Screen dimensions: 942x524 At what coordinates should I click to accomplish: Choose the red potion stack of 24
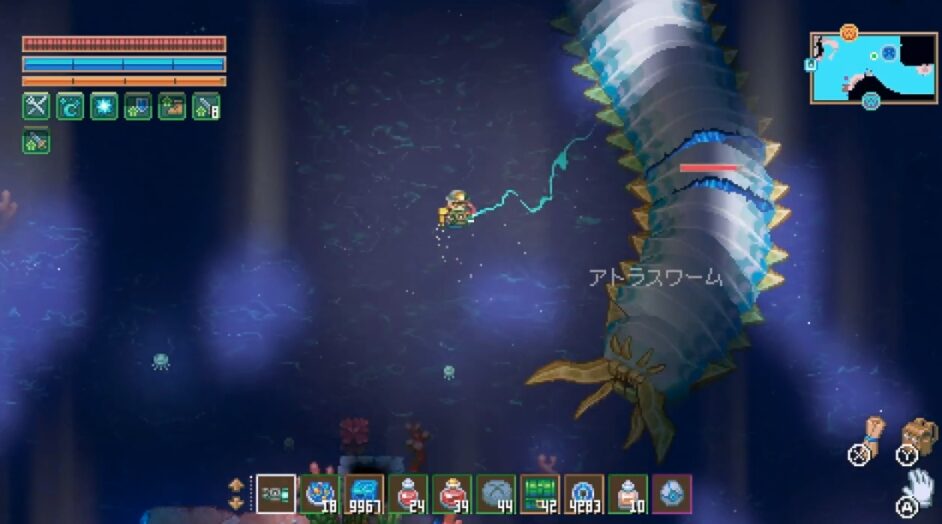click(x=408, y=493)
